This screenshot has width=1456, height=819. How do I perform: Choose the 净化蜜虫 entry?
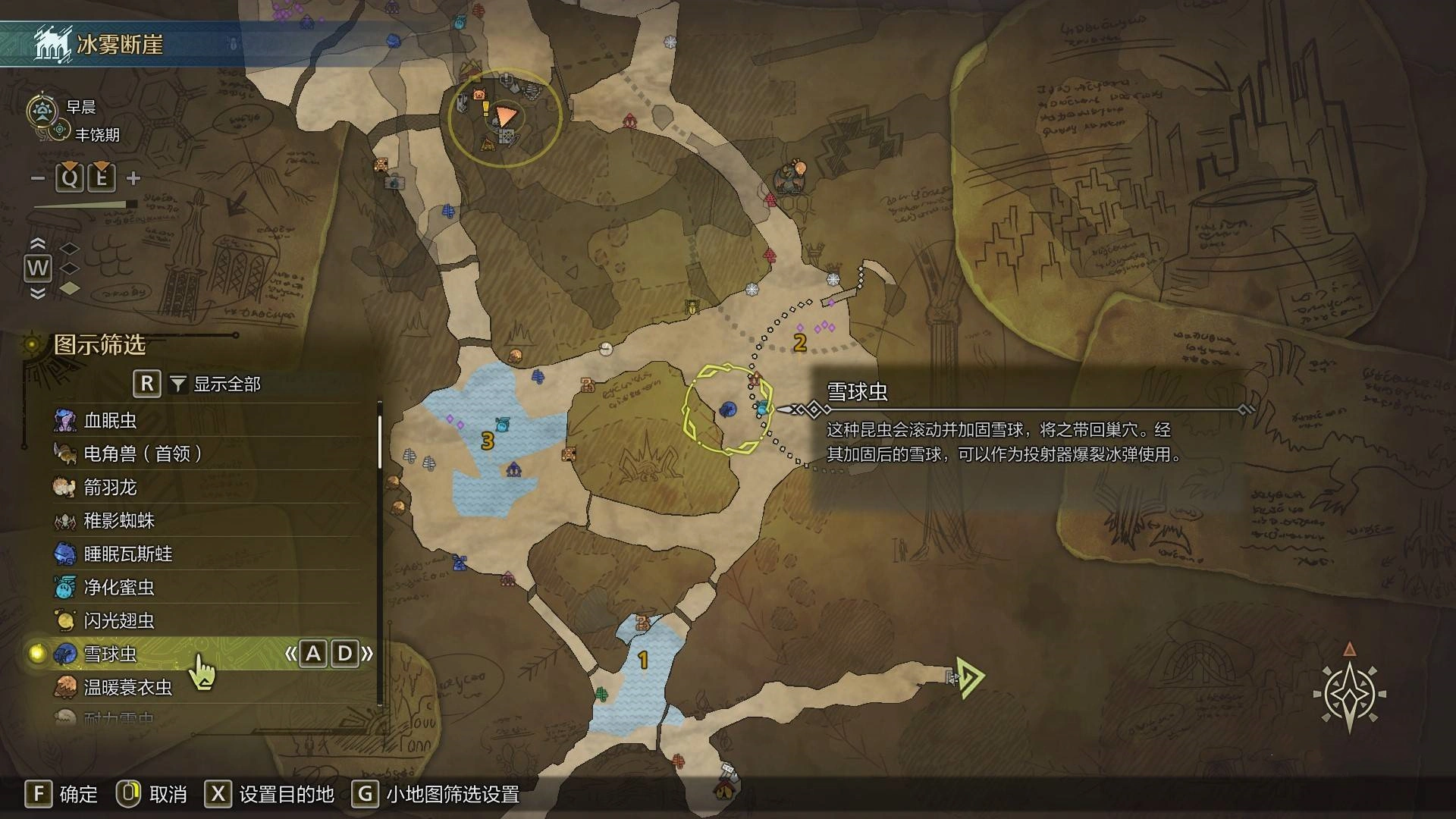click(119, 587)
